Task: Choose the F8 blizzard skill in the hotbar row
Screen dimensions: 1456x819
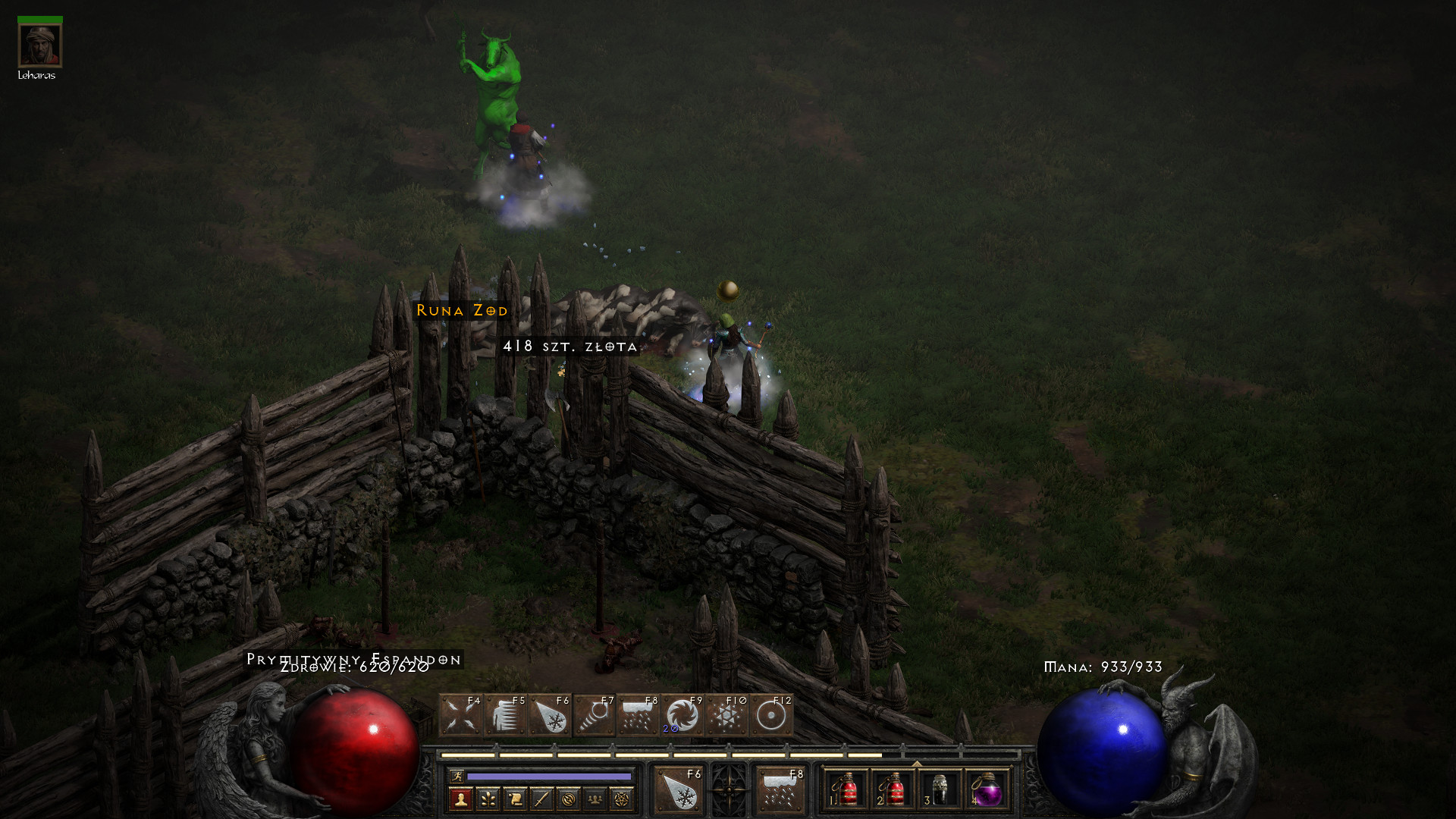Action: 638,715
